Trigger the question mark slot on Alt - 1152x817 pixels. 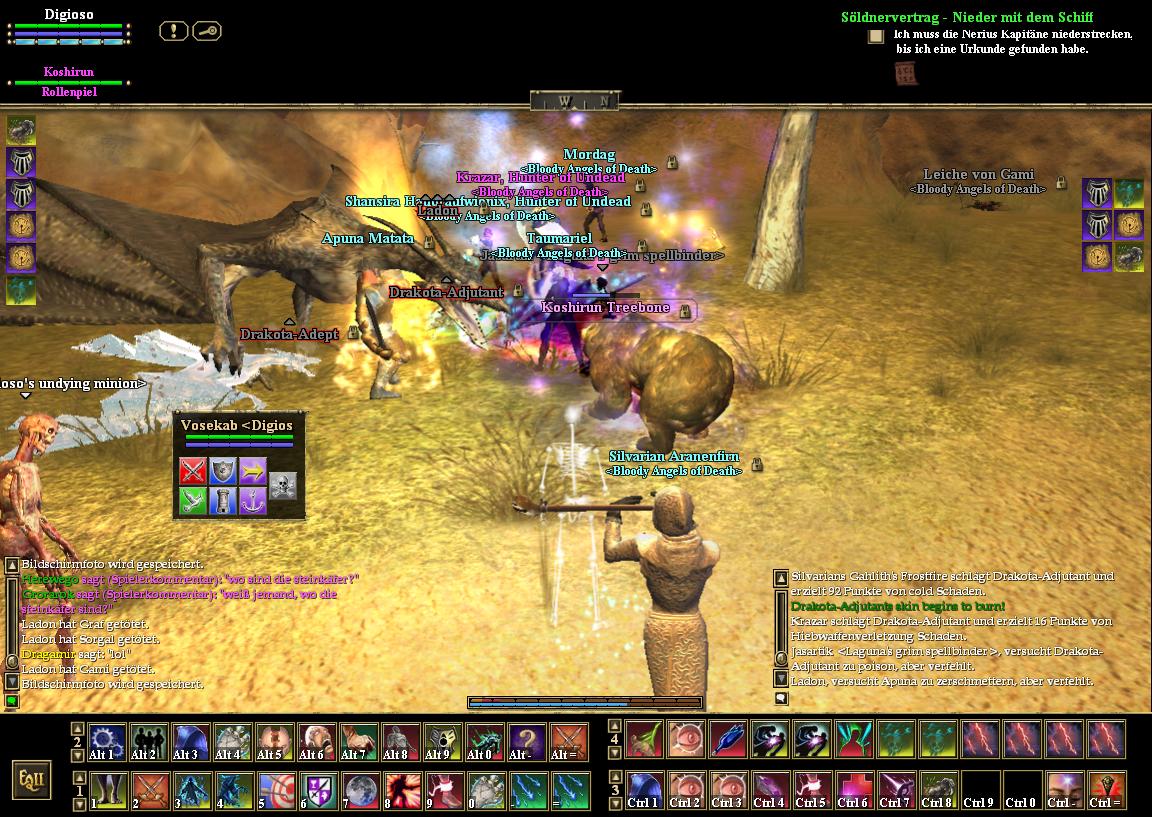click(x=527, y=742)
